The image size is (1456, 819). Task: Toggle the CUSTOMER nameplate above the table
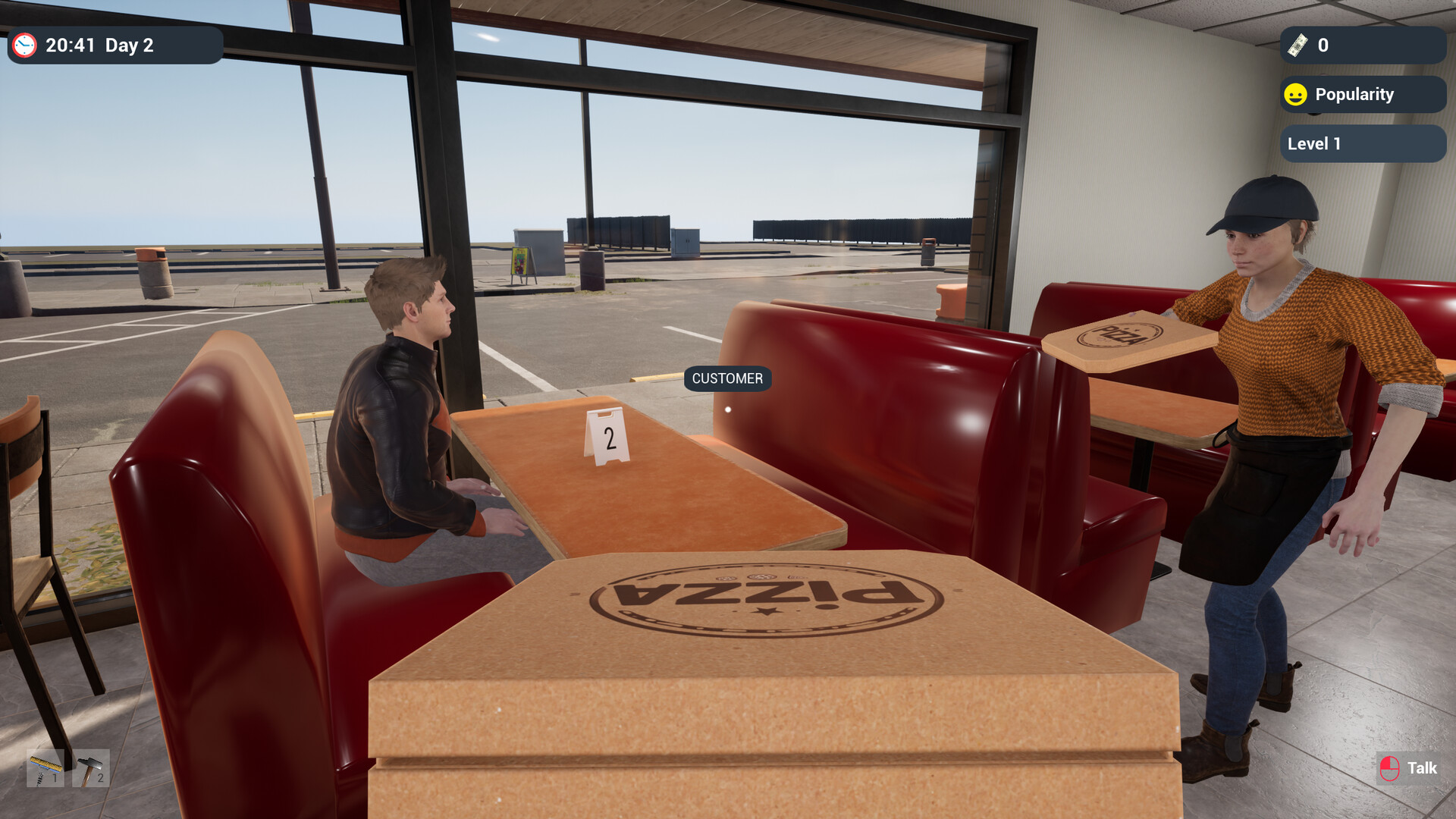point(726,379)
